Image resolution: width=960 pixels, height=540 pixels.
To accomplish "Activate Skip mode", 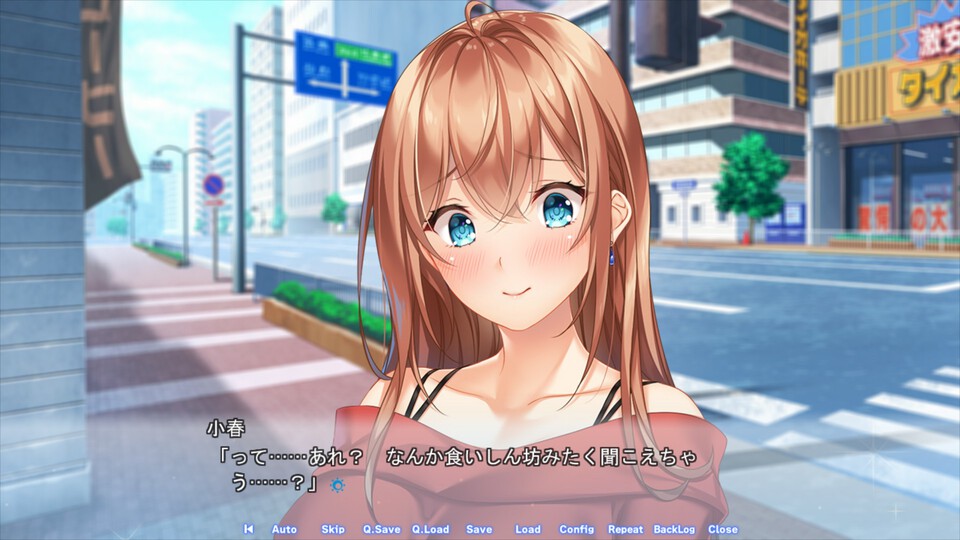I will tap(333, 529).
